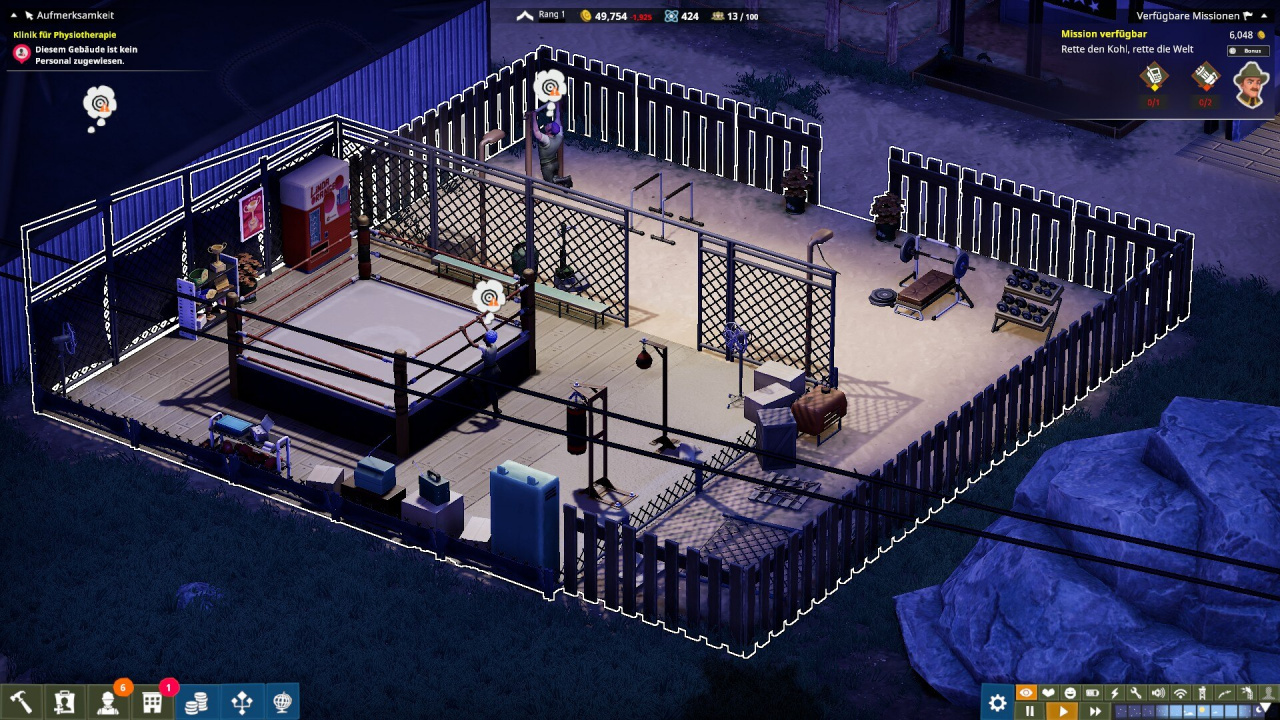The width and height of the screenshot is (1280, 720).
Task: Activate fast-forward speed
Action: pyautogui.click(x=1095, y=712)
